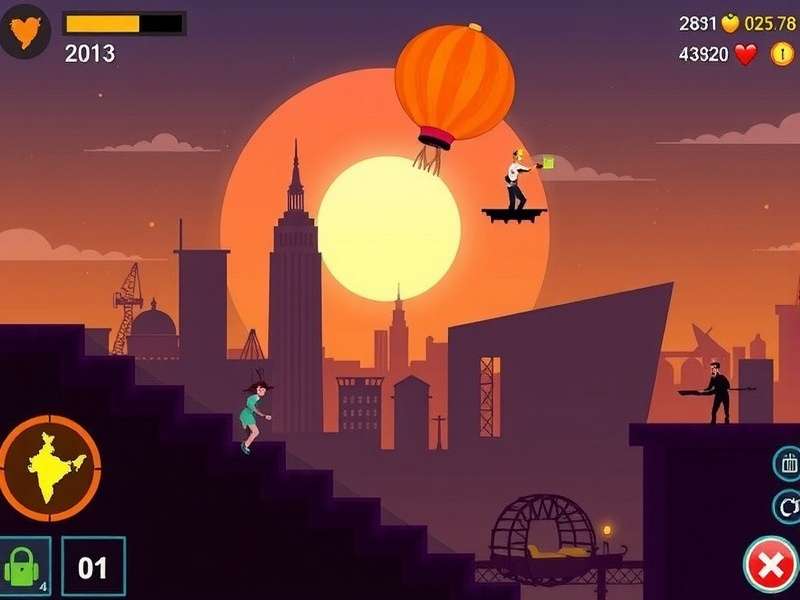Tap the round curved-arrow icon button
This screenshot has width=800, height=600.
coord(788,506)
